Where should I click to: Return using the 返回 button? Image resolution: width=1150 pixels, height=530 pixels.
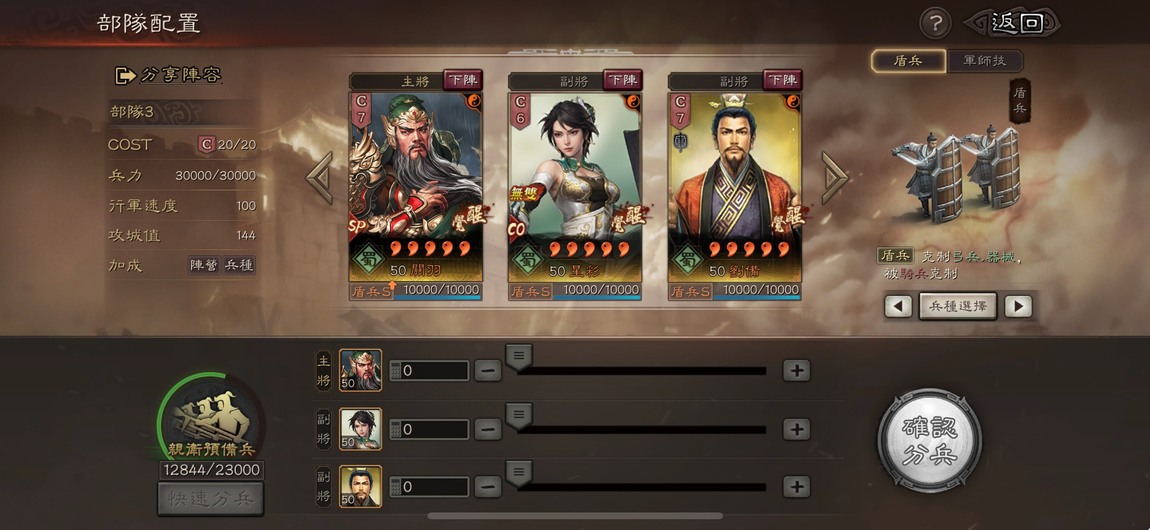[x=1015, y=23]
